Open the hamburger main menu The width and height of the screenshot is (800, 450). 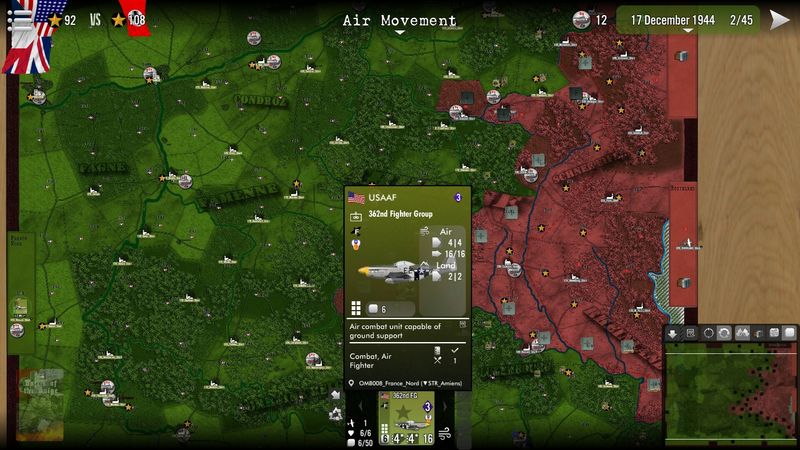tap(17, 19)
